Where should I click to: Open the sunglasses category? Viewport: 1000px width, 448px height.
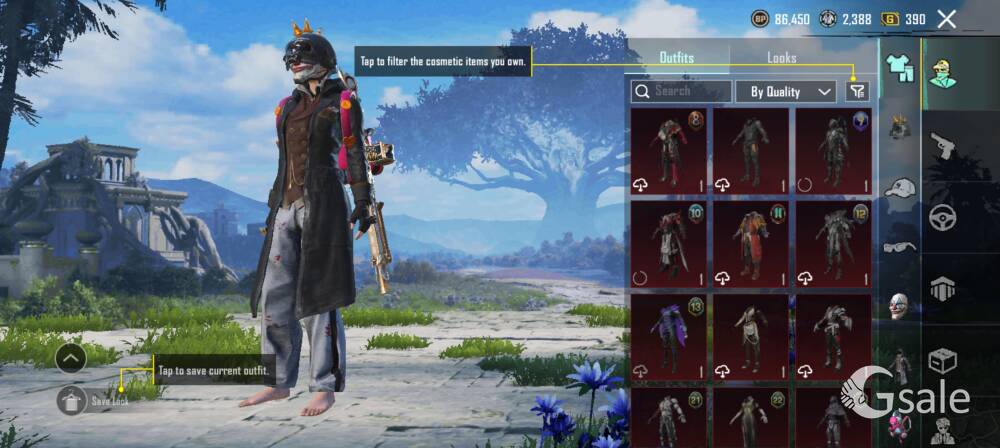pos(900,246)
